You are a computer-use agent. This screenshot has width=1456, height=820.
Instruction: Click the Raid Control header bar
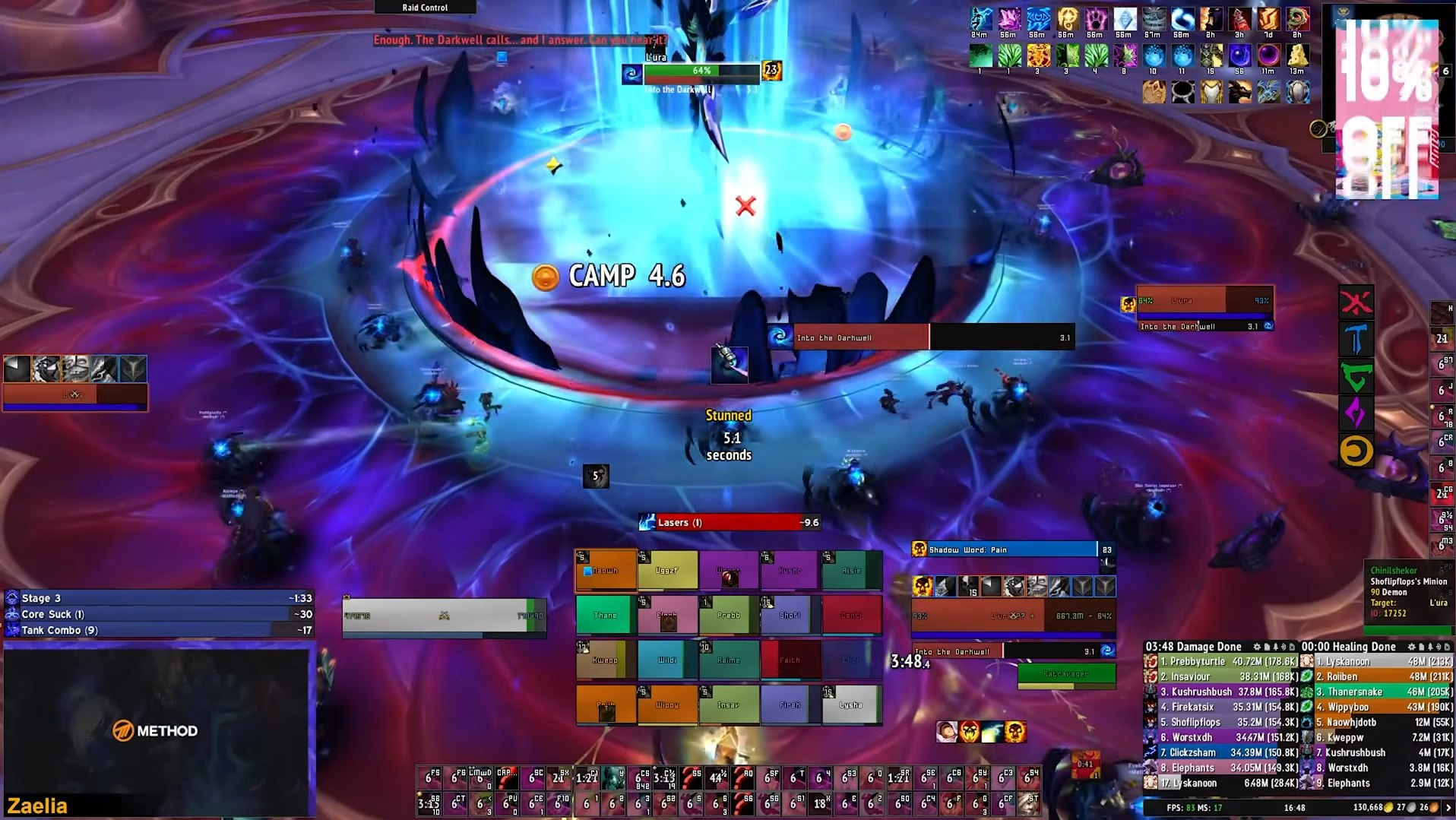click(424, 6)
